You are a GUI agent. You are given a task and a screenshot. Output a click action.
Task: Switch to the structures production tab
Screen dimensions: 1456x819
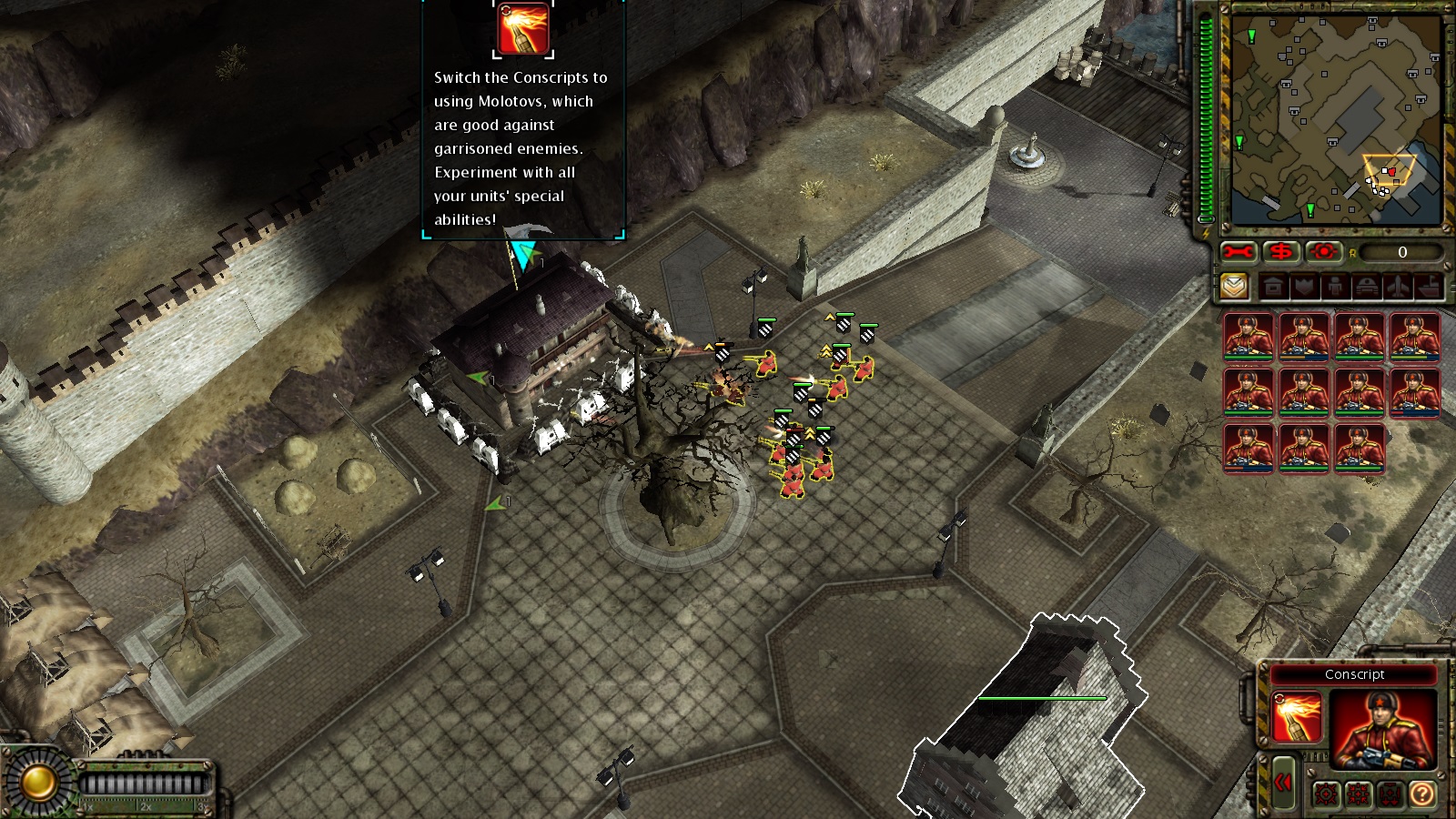(x=1273, y=288)
